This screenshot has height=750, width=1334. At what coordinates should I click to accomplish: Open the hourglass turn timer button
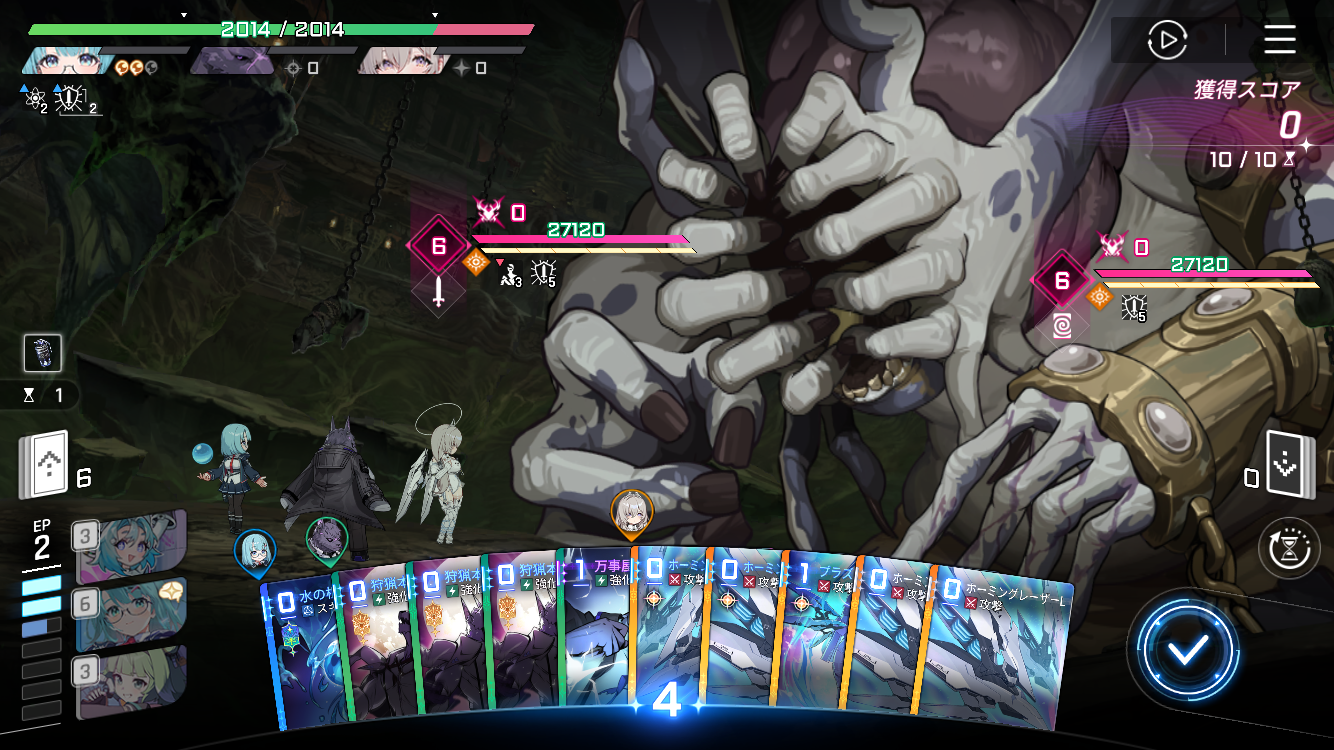pos(1289,548)
